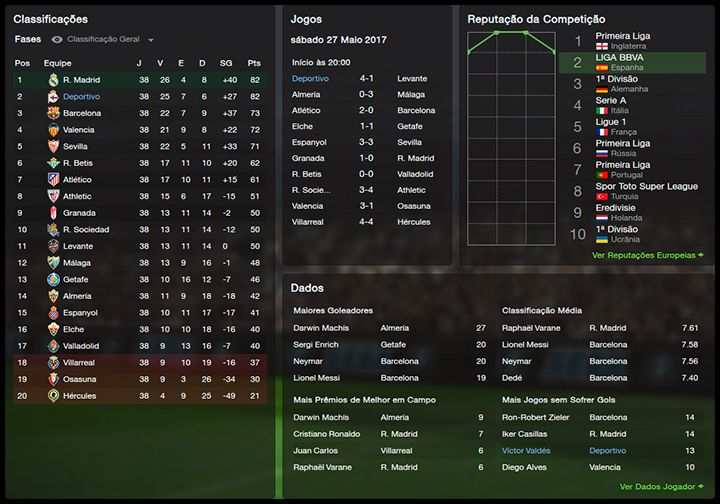
Task: Open Valencia's row in the standings
Action: [79, 130]
